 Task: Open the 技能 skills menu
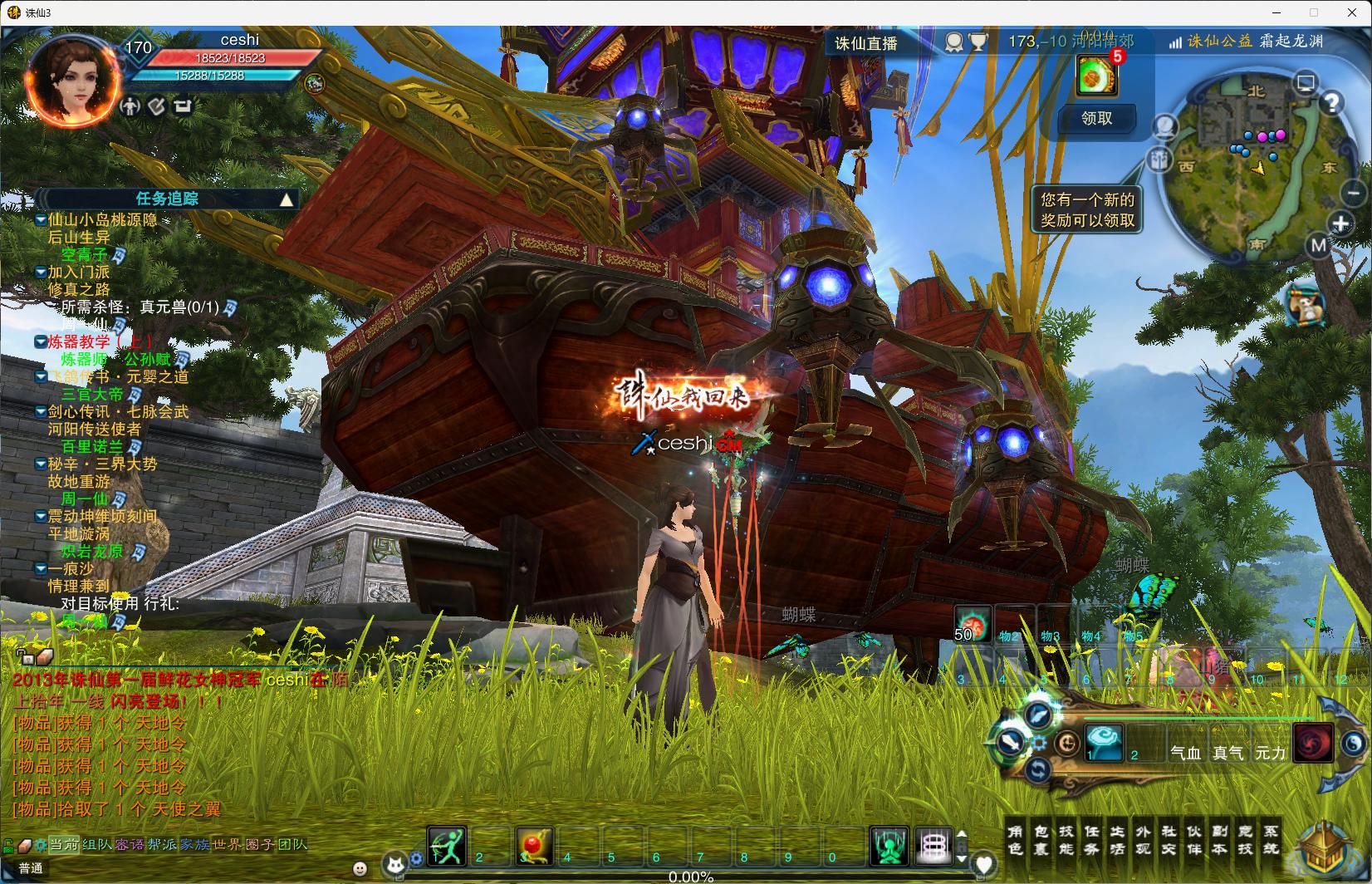pyautogui.click(x=1066, y=839)
